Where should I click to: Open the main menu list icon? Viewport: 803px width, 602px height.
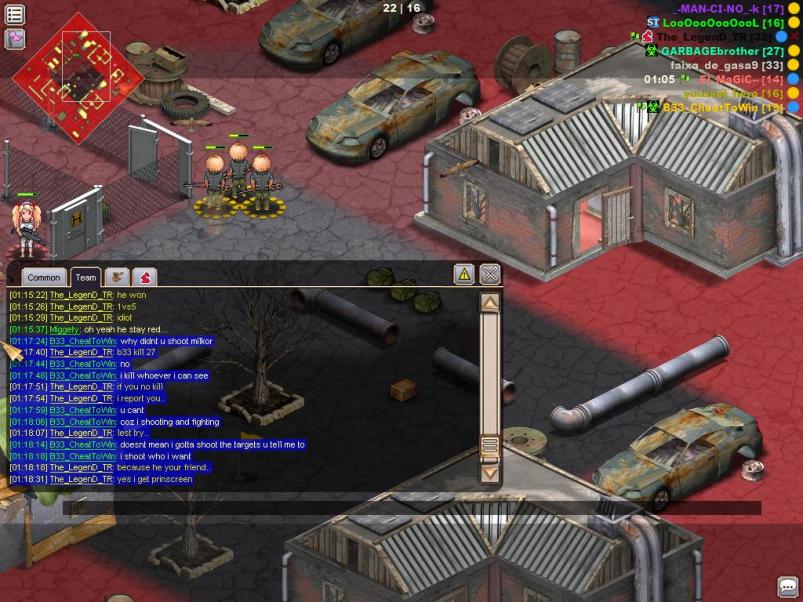click(x=15, y=14)
